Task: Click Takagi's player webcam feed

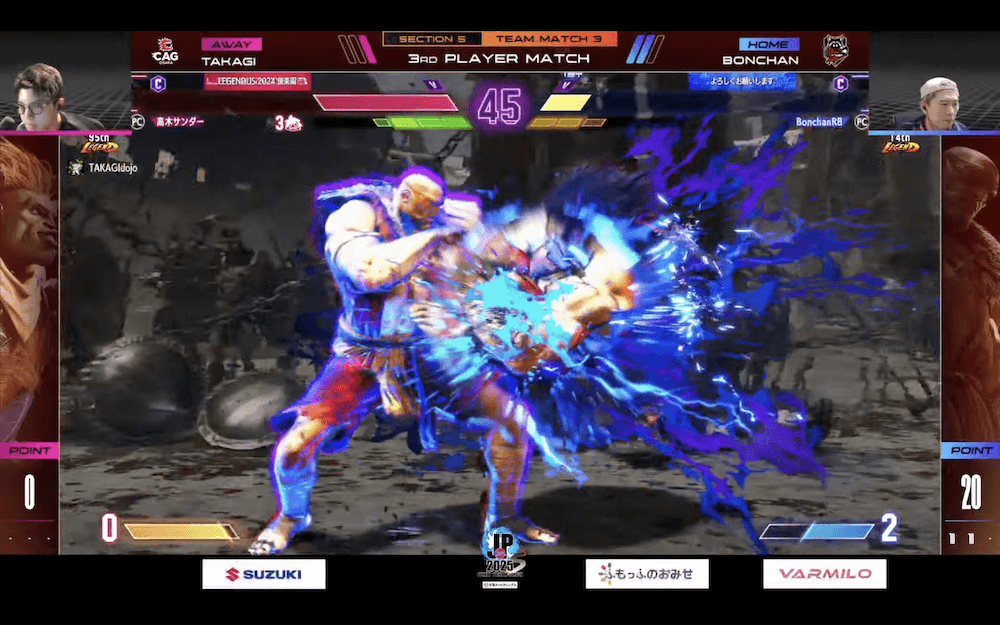Action: (x=40, y=97)
